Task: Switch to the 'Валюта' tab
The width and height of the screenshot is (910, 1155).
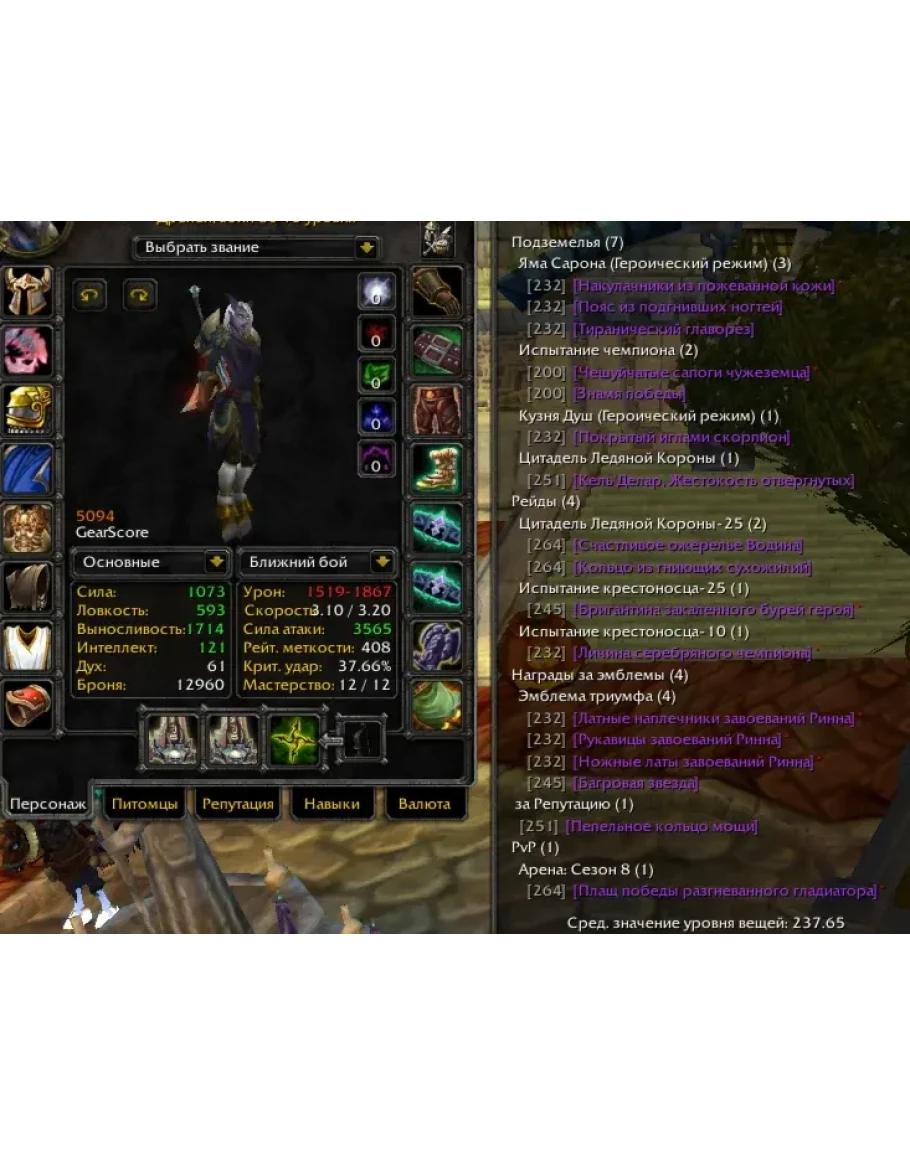Action: pyautogui.click(x=424, y=803)
